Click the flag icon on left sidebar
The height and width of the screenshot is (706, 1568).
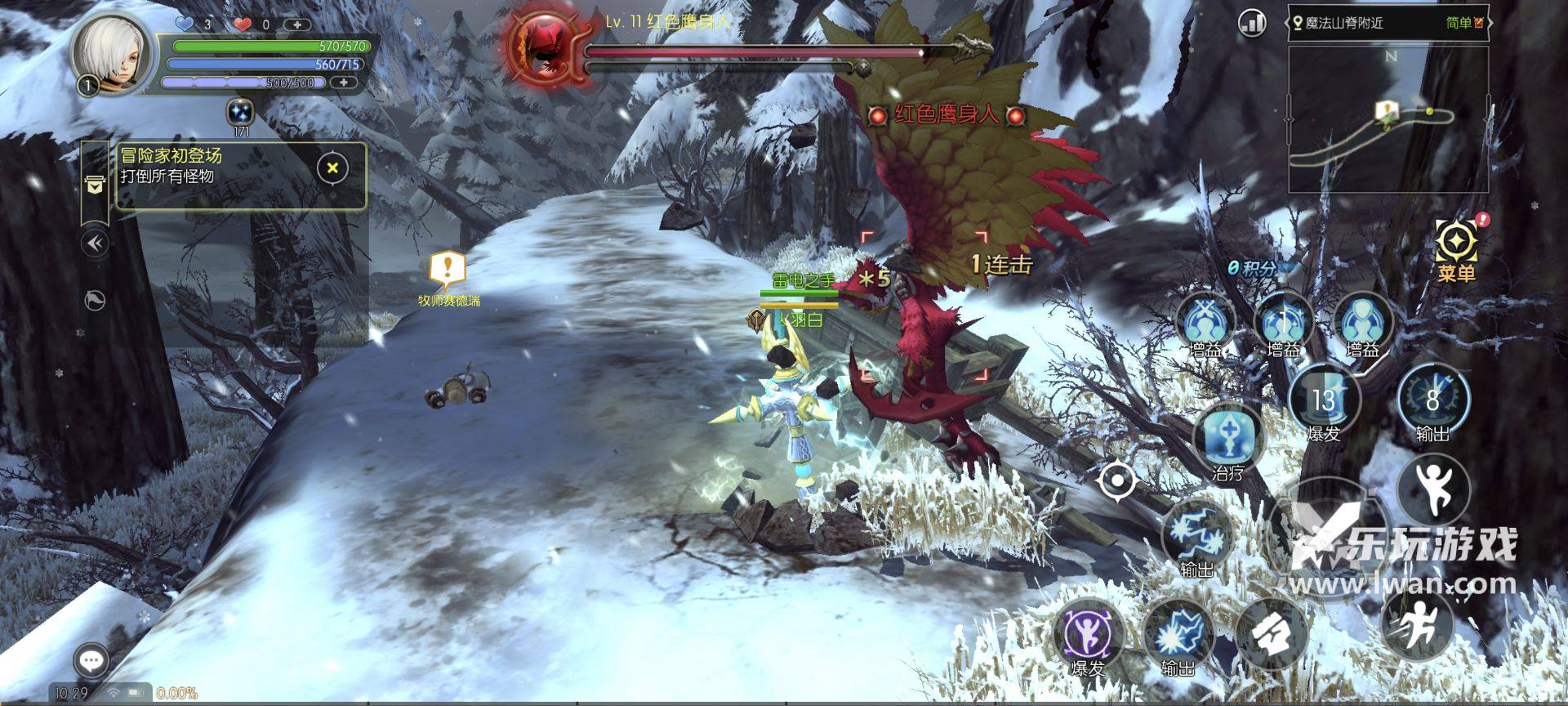96,301
